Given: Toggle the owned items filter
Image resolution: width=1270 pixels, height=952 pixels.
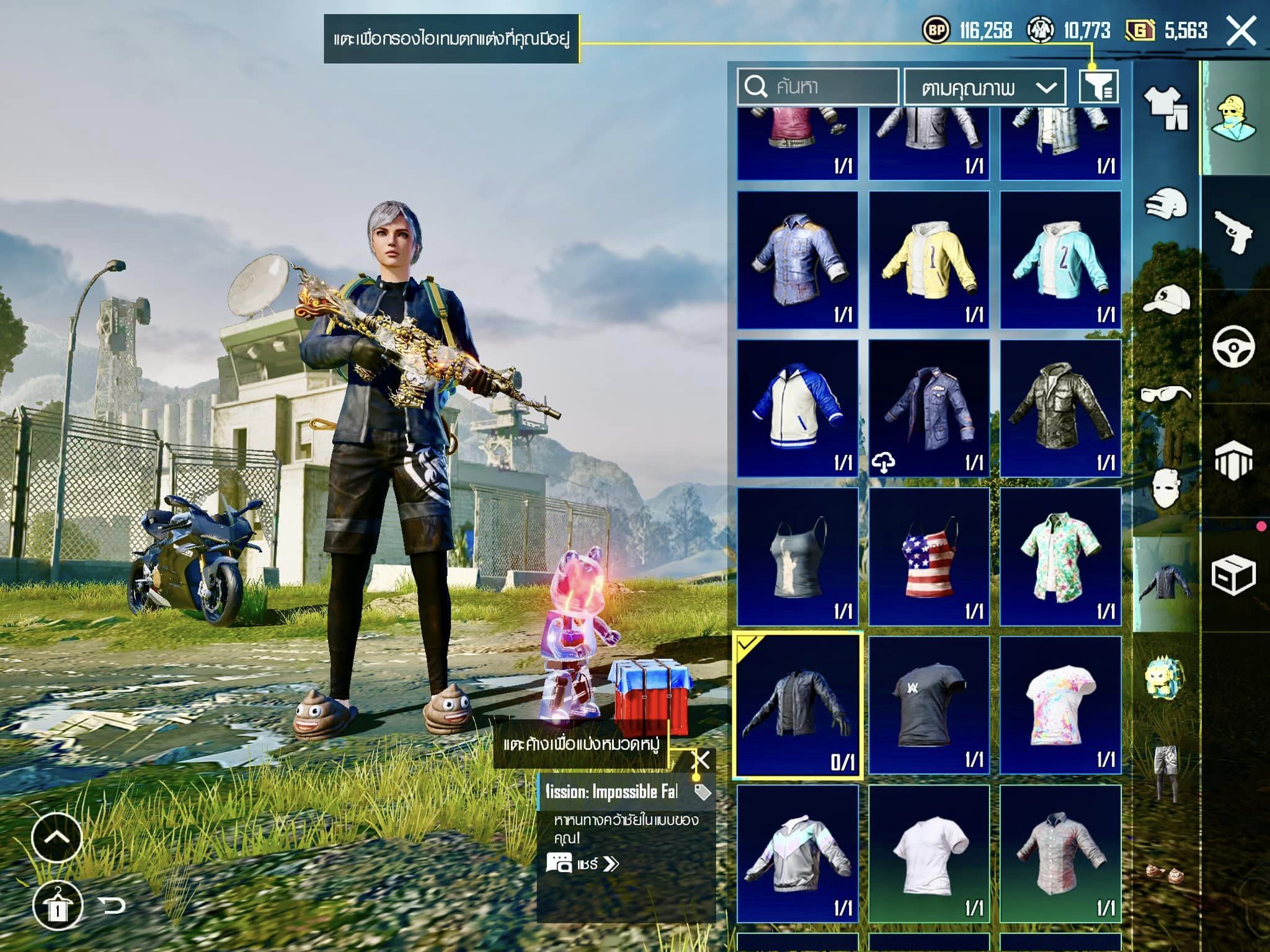Looking at the screenshot, I should coord(1099,87).
